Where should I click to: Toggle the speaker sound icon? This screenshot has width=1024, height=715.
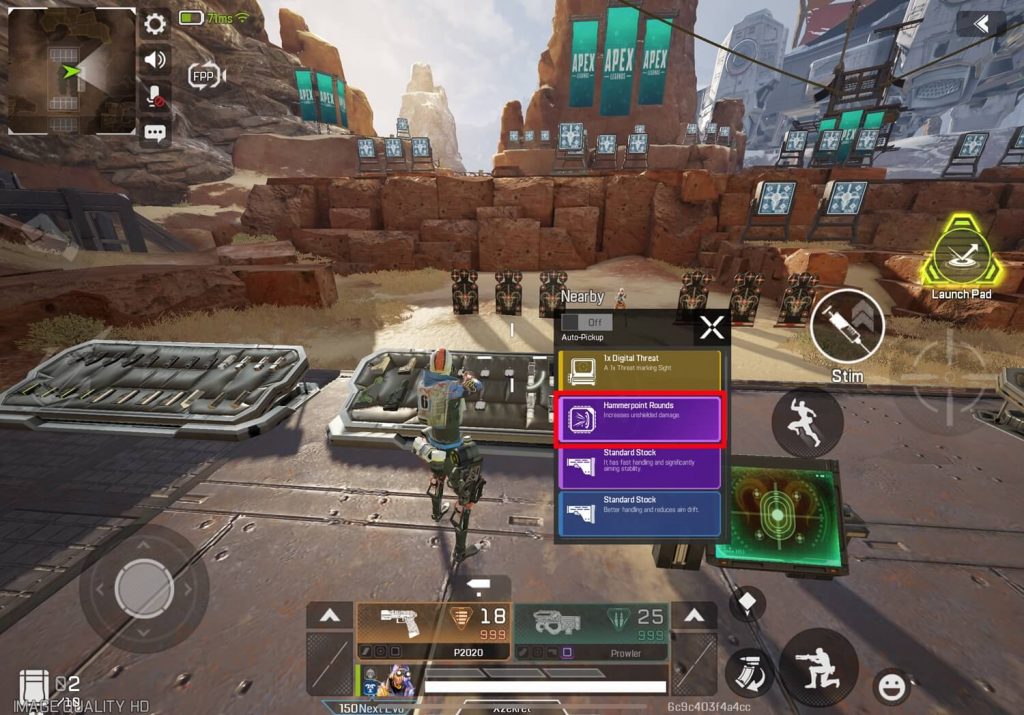coord(155,60)
